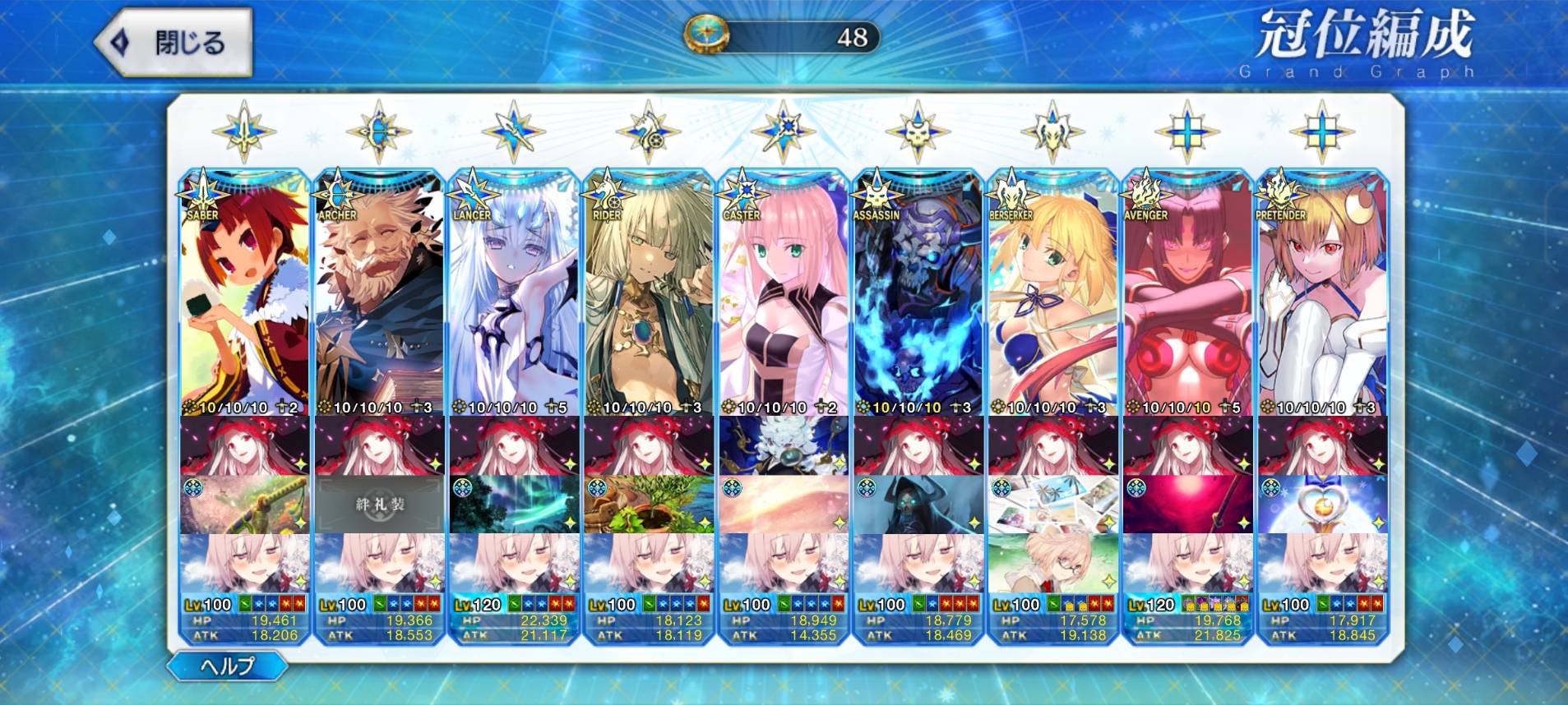This screenshot has height=705, width=1568.
Task: Open the ヘルプ help button
Action: point(228,666)
